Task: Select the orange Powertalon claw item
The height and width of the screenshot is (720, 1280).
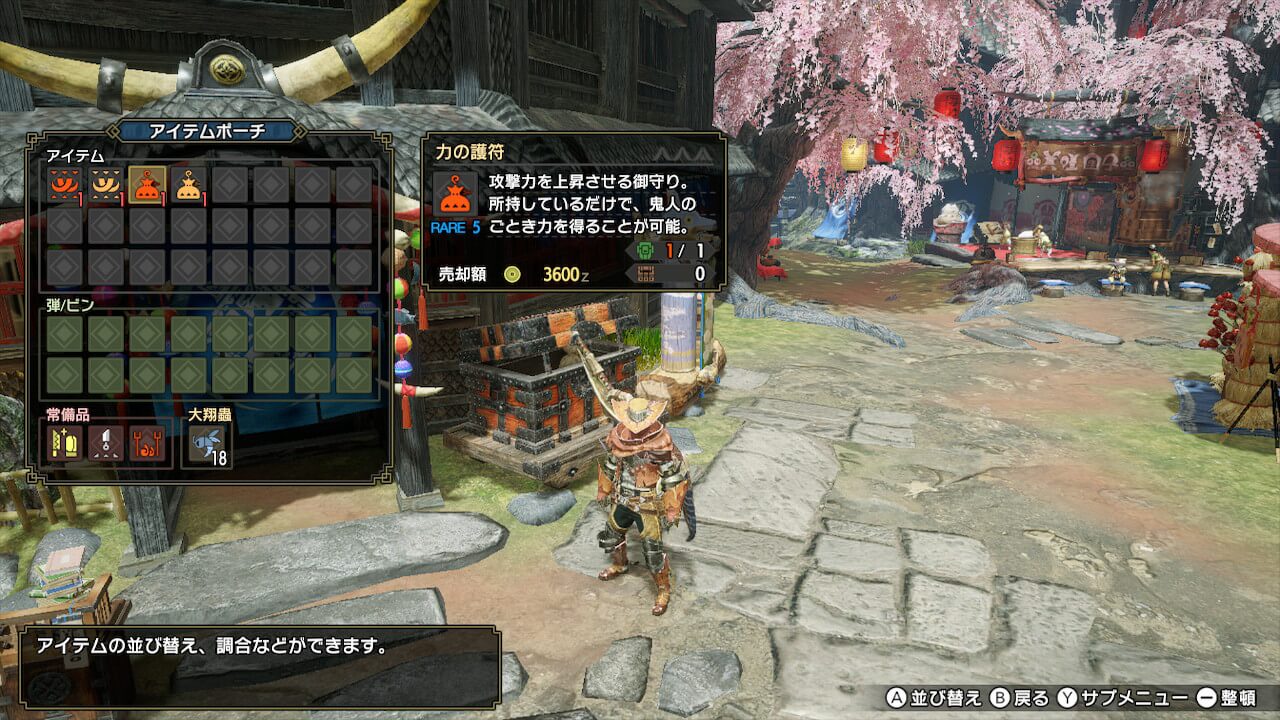Action: (65, 185)
